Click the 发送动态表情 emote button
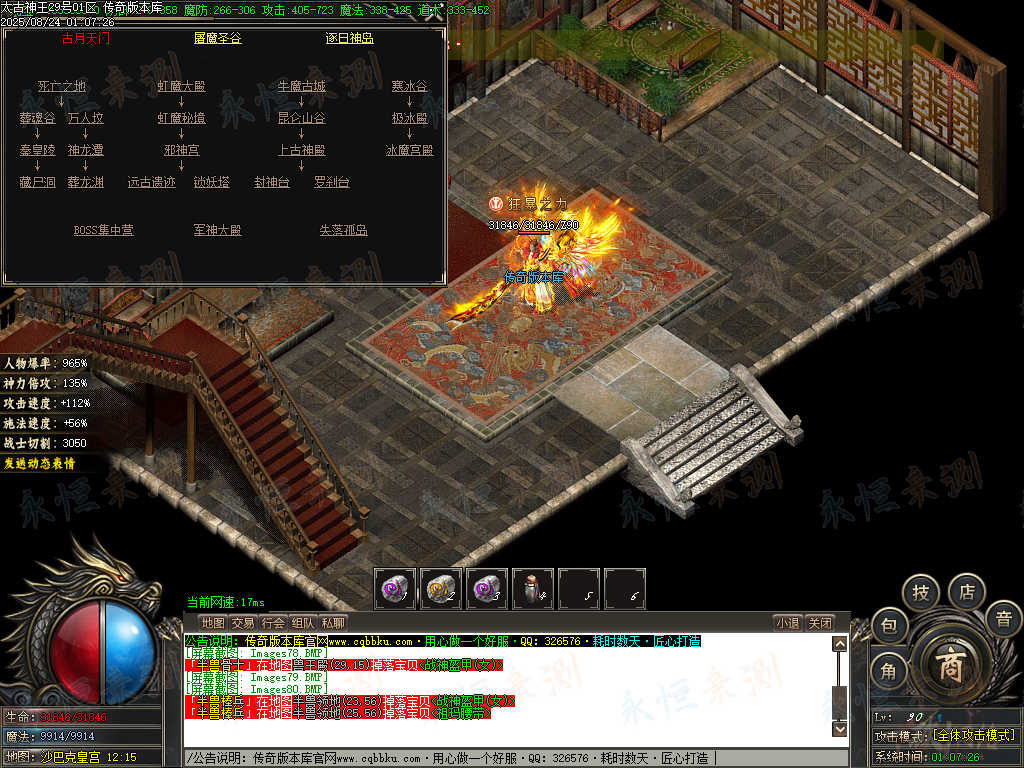The height and width of the screenshot is (768, 1024). click(x=39, y=463)
